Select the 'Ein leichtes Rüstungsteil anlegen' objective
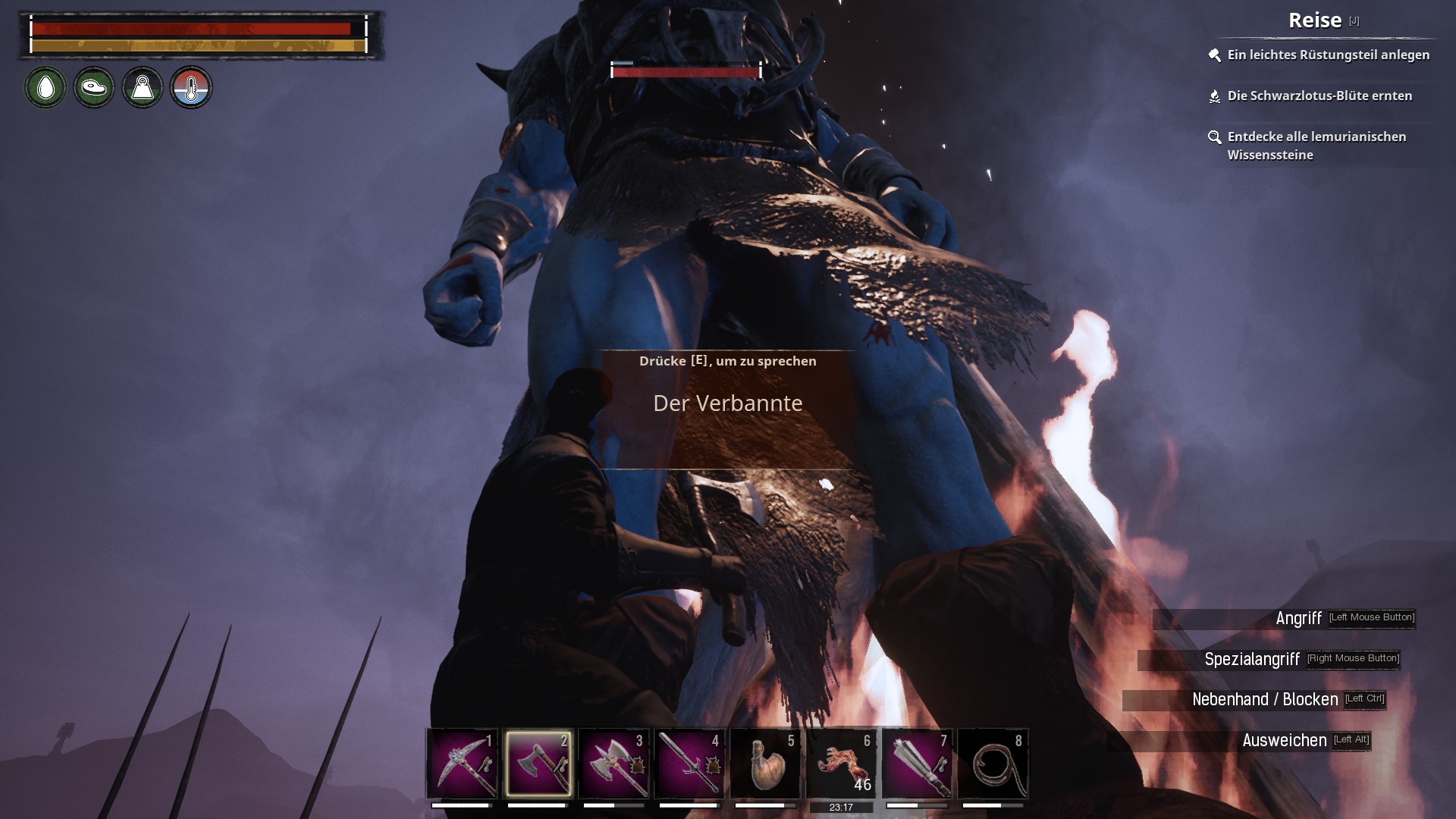 pos(1328,55)
